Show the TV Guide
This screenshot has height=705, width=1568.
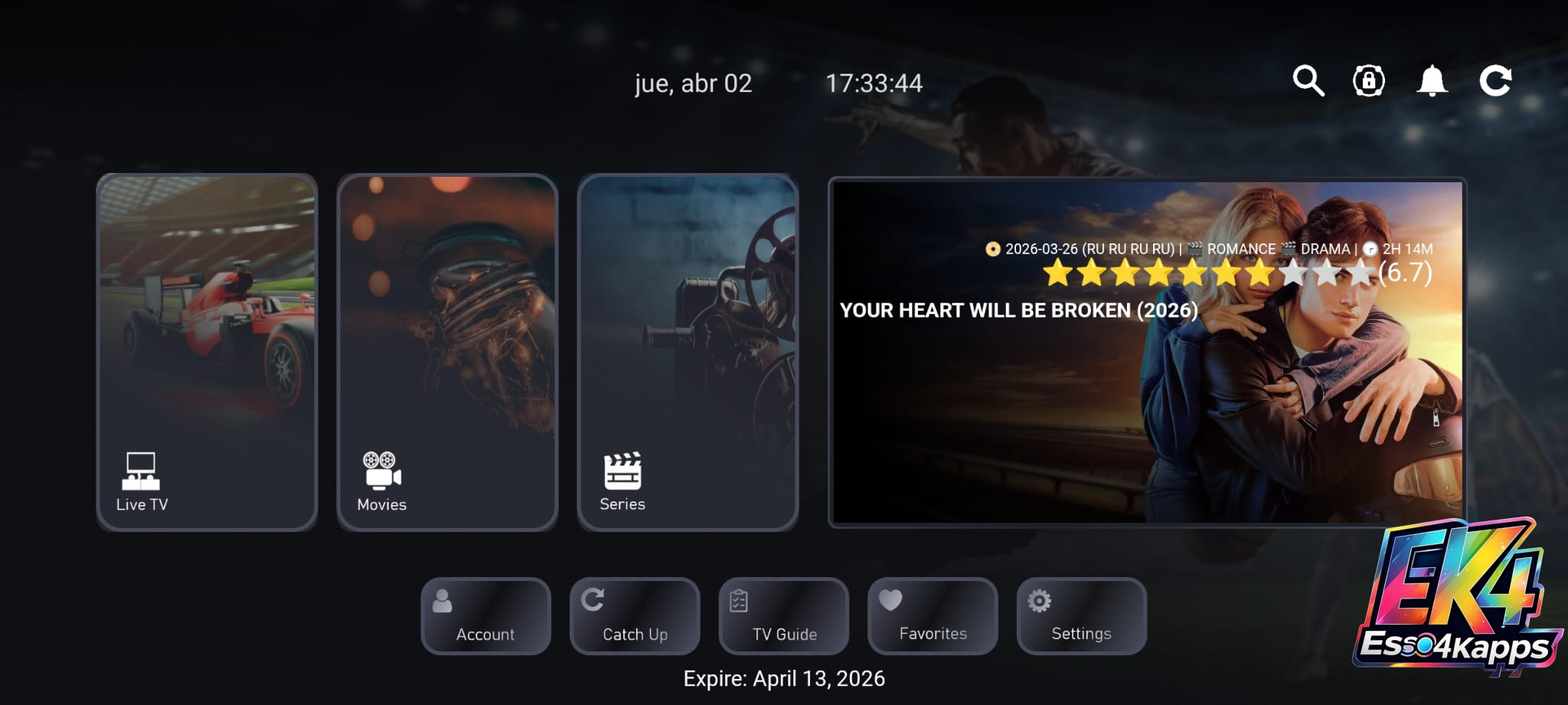coord(783,616)
